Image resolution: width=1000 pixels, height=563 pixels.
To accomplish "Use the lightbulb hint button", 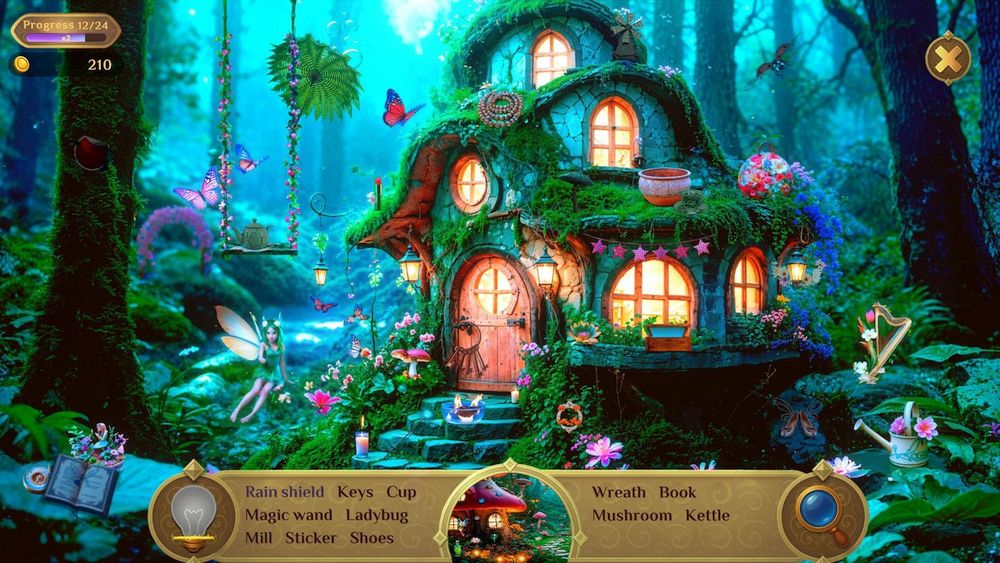I will click(x=193, y=515).
